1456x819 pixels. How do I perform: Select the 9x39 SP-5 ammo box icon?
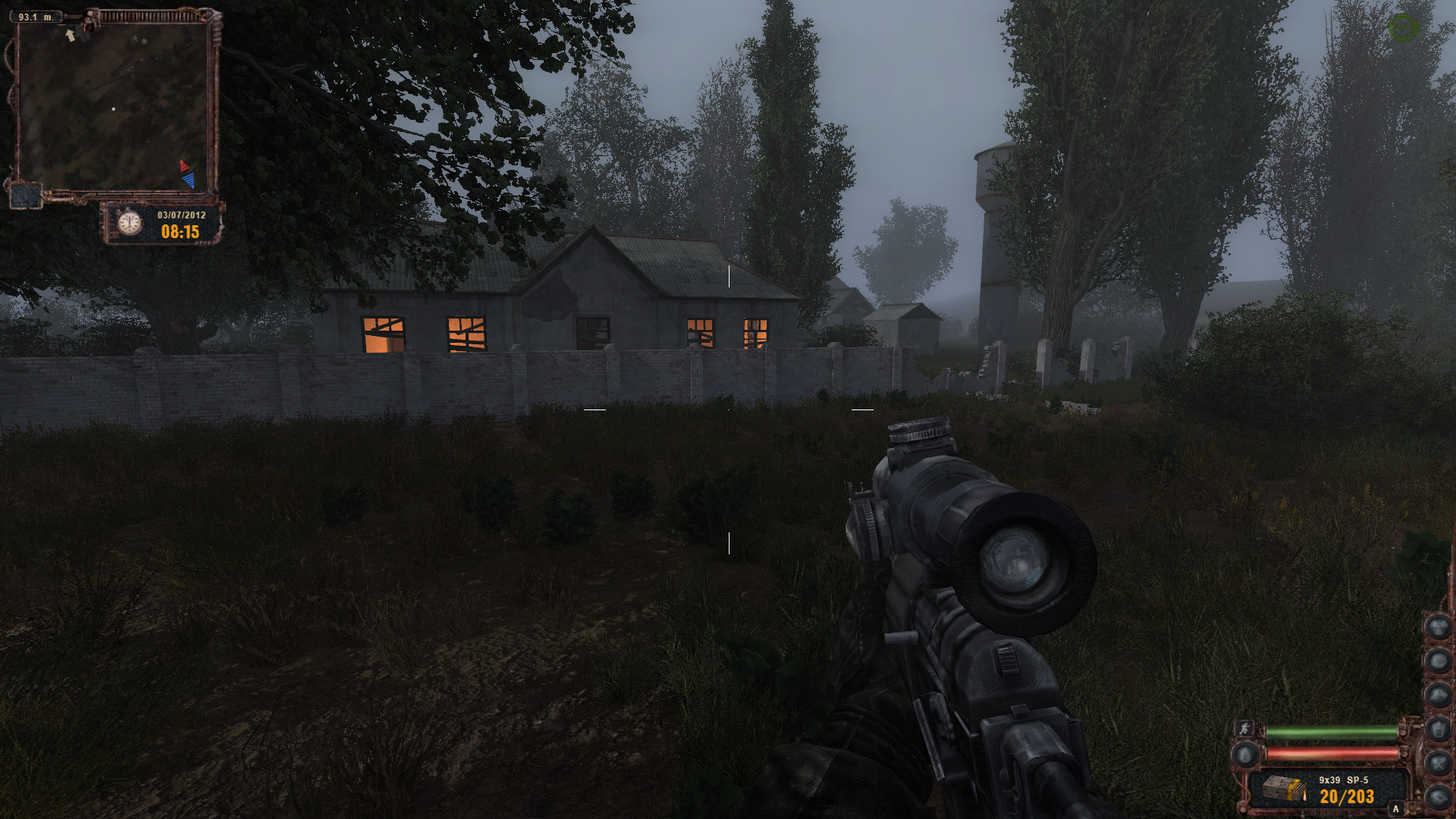[1284, 790]
